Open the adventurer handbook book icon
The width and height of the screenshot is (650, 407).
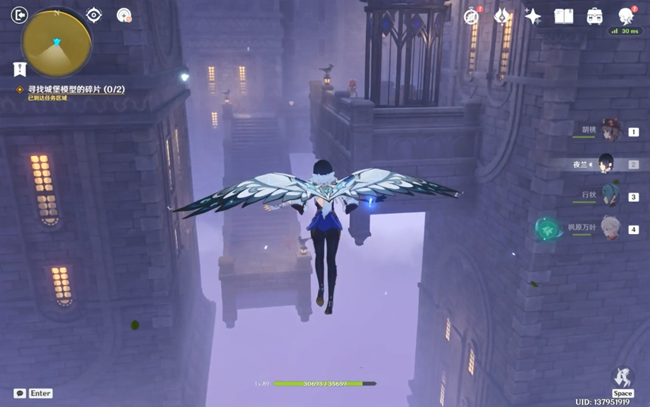pyautogui.click(x=564, y=16)
